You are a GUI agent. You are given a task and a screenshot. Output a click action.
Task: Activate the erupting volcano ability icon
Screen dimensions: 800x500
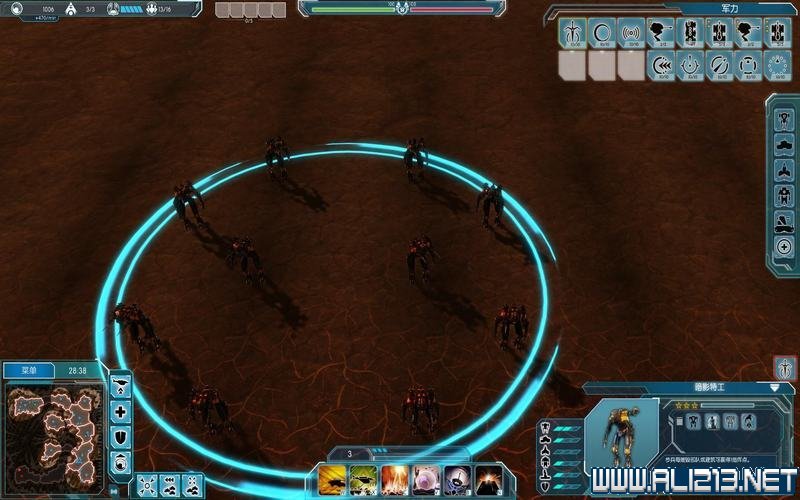pyautogui.click(x=489, y=479)
